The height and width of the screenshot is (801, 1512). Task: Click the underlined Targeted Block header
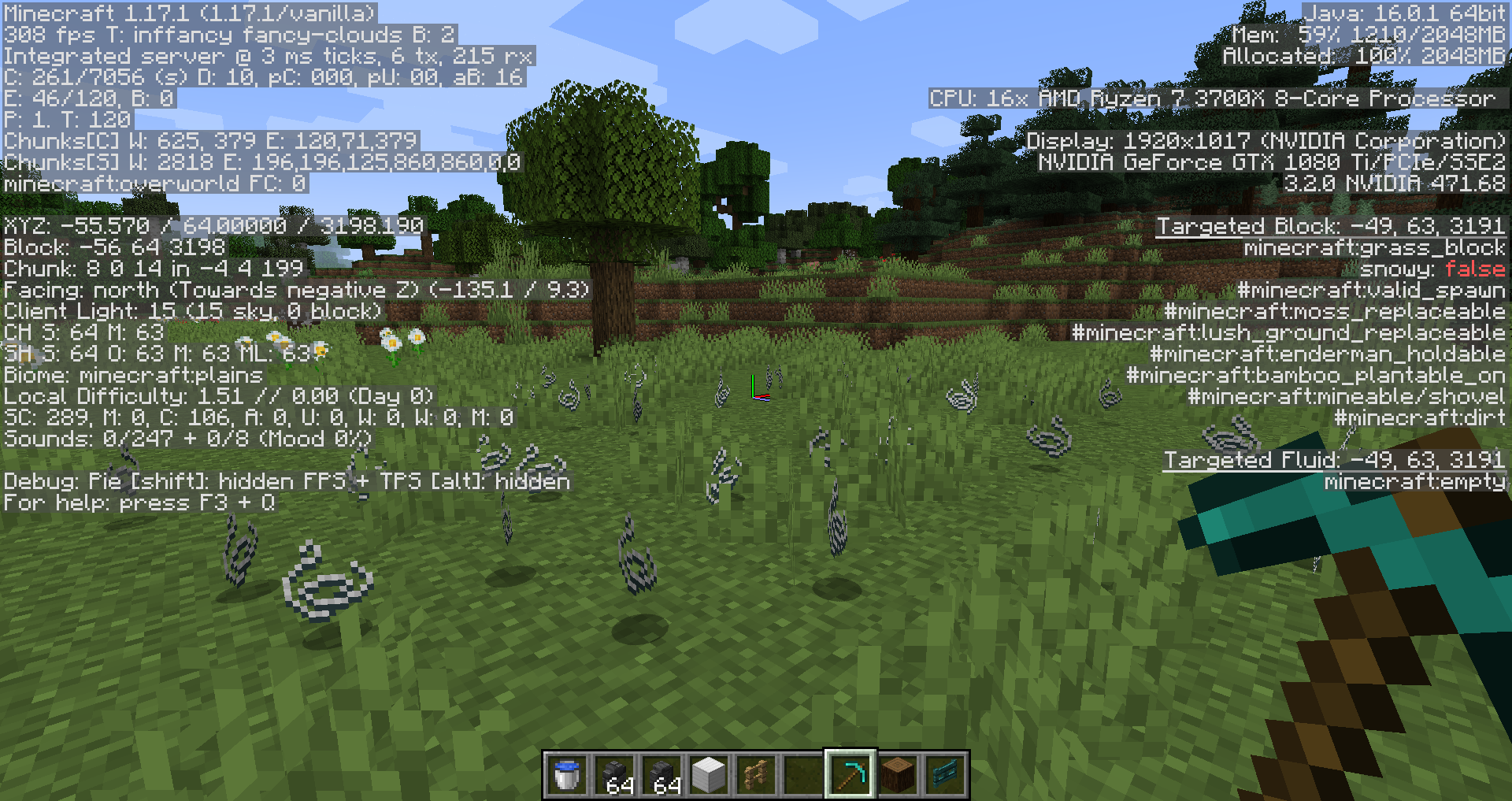pos(1329,225)
